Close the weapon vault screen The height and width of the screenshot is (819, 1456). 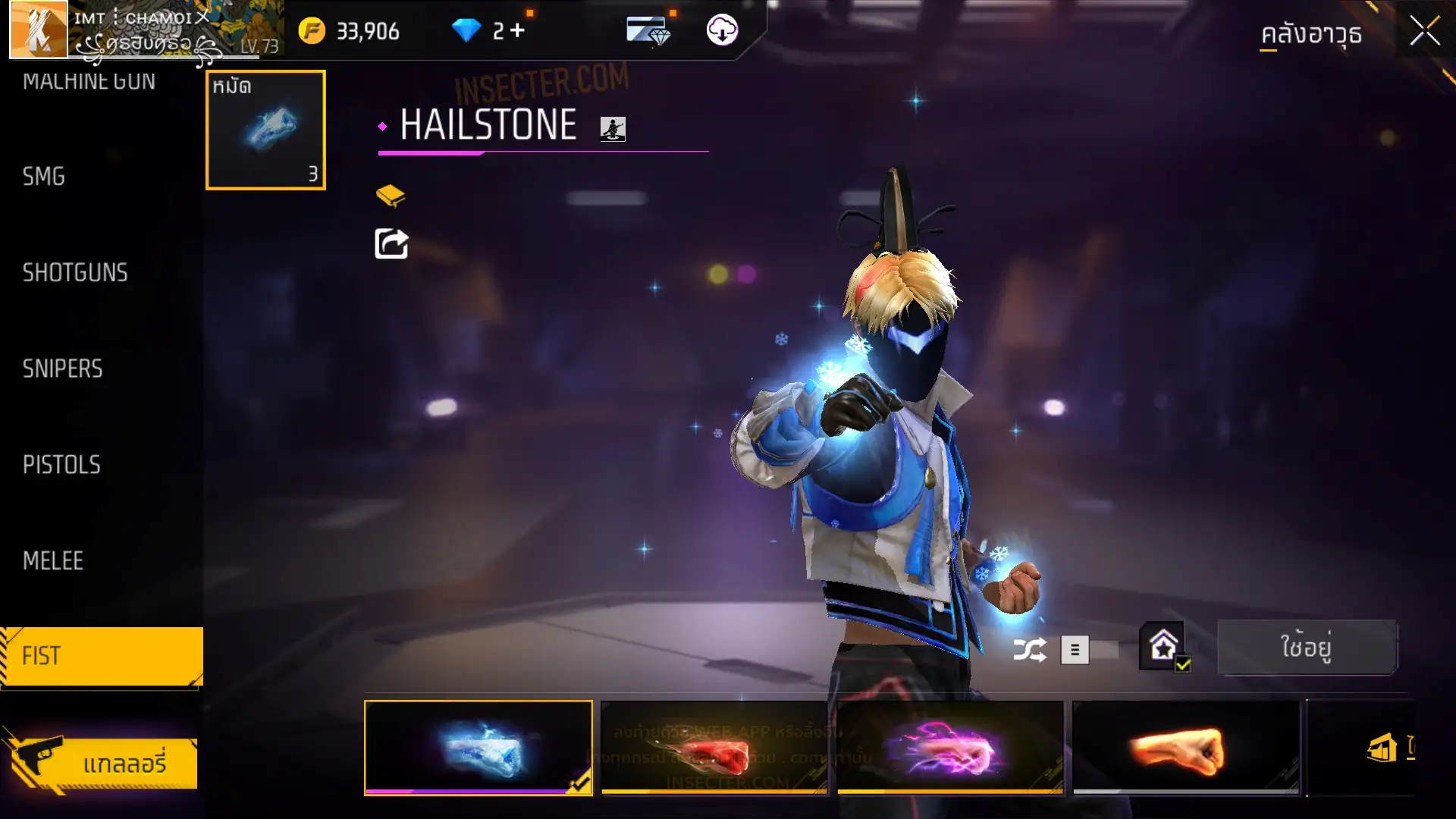point(1424,32)
